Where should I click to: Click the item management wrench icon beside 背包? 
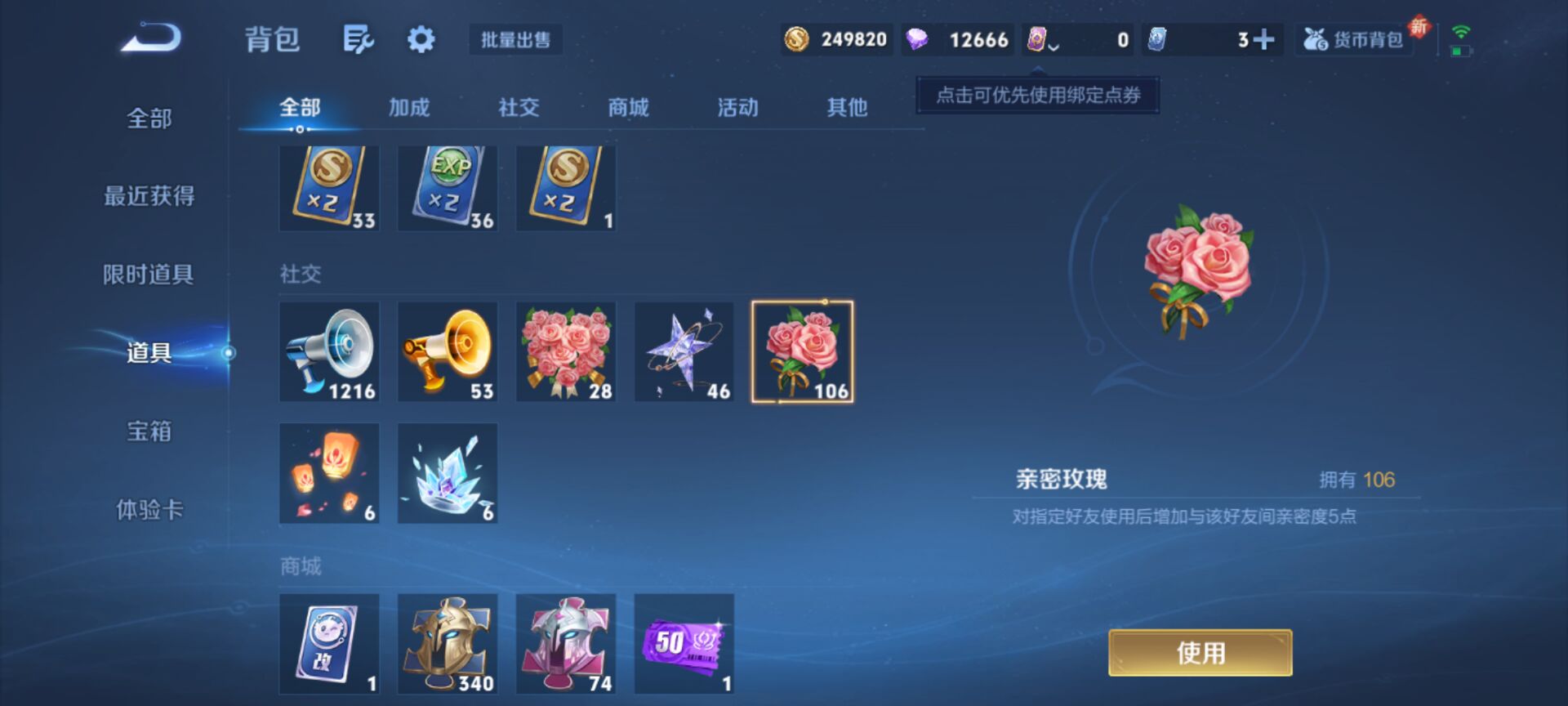pyautogui.click(x=359, y=39)
